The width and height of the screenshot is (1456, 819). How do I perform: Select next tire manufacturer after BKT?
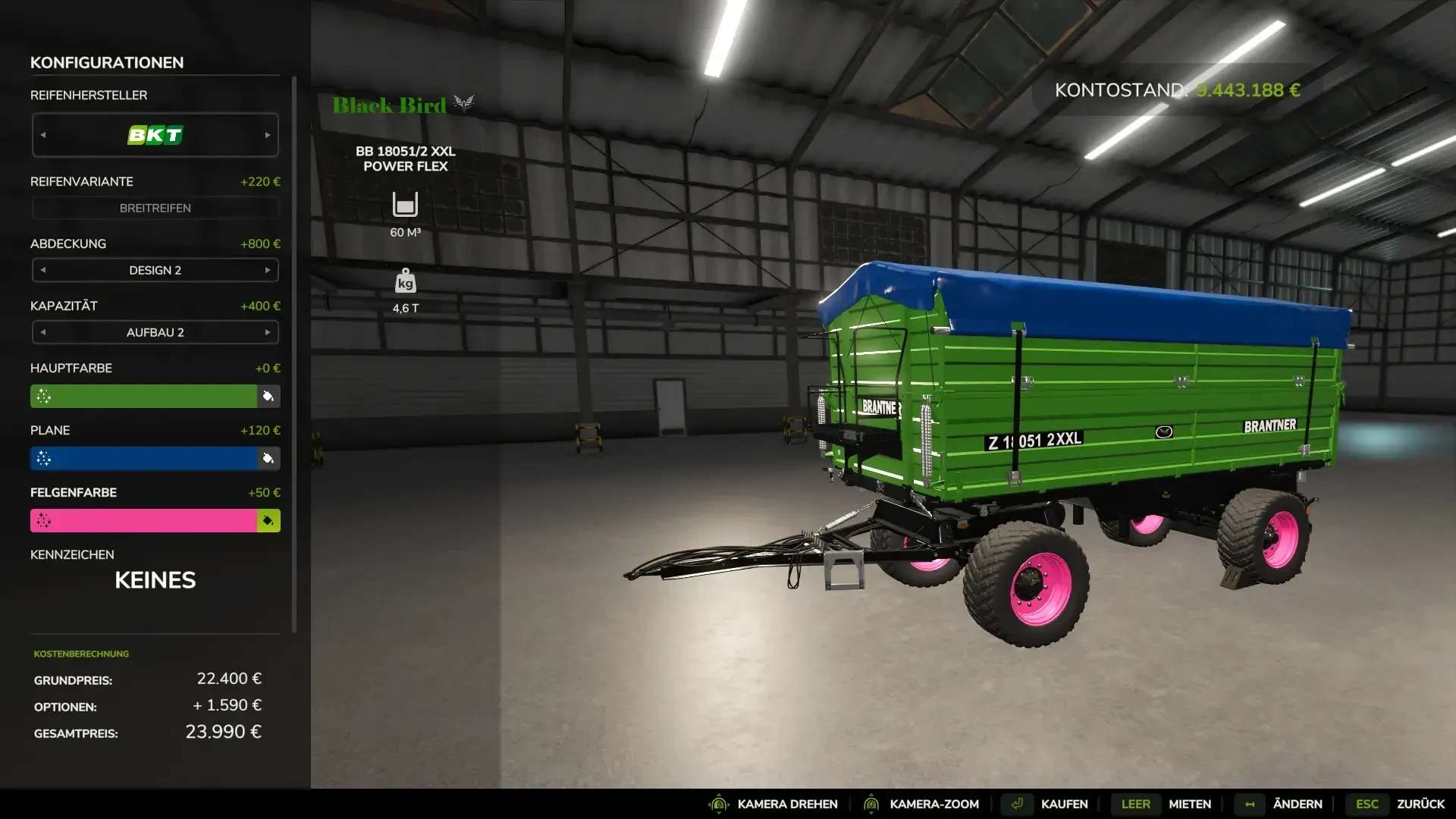point(268,135)
